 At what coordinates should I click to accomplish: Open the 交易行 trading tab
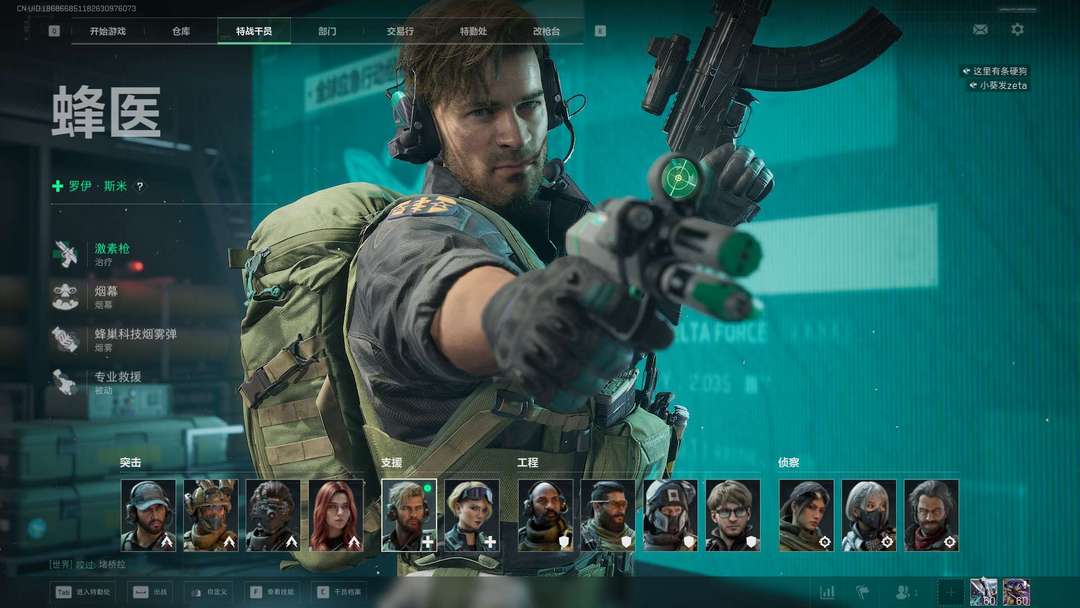click(400, 31)
